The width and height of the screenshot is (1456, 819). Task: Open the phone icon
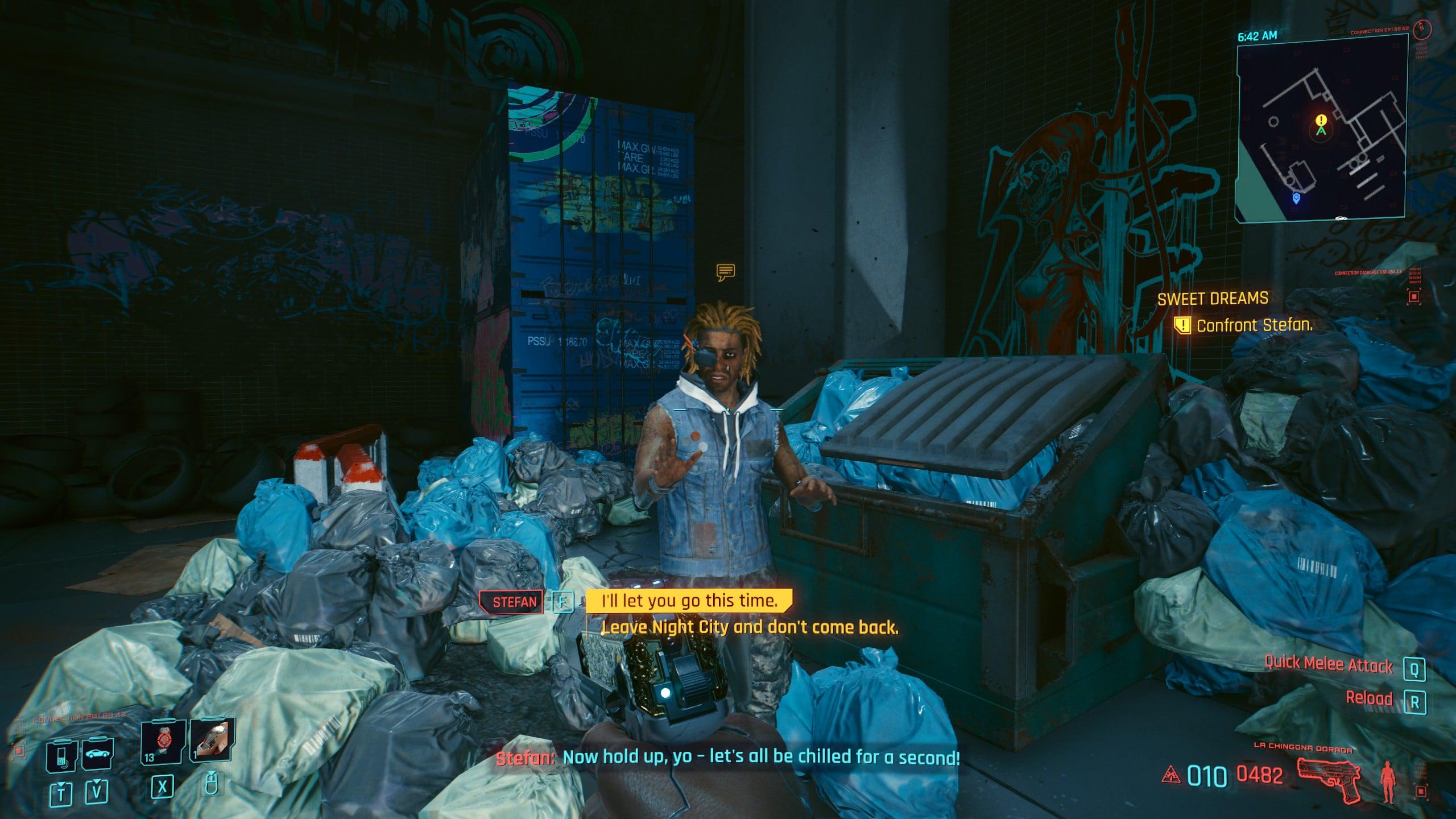point(62,756)
